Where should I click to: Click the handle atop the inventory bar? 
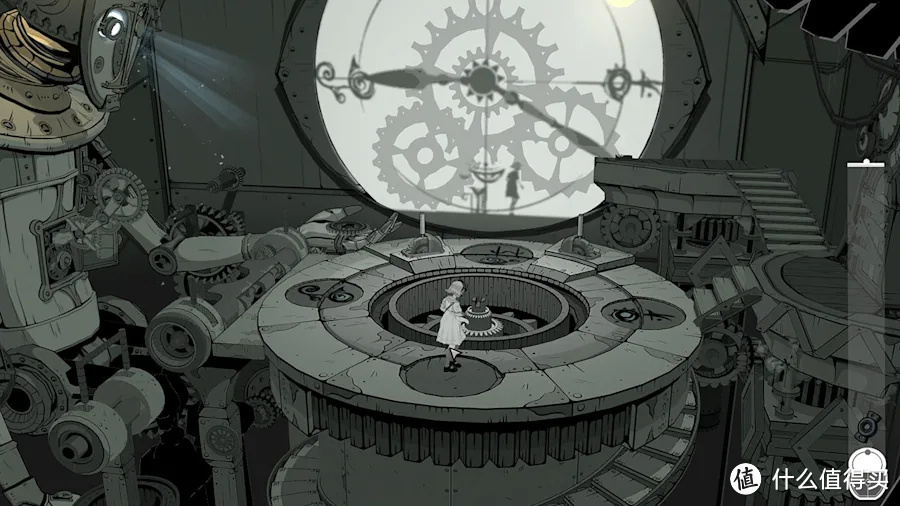click(x=865, y=163)
